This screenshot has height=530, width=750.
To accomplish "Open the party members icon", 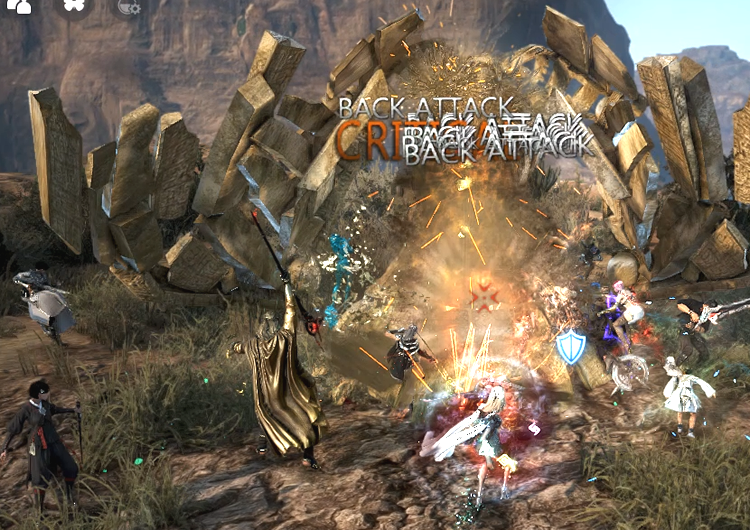I will [20, 5].
